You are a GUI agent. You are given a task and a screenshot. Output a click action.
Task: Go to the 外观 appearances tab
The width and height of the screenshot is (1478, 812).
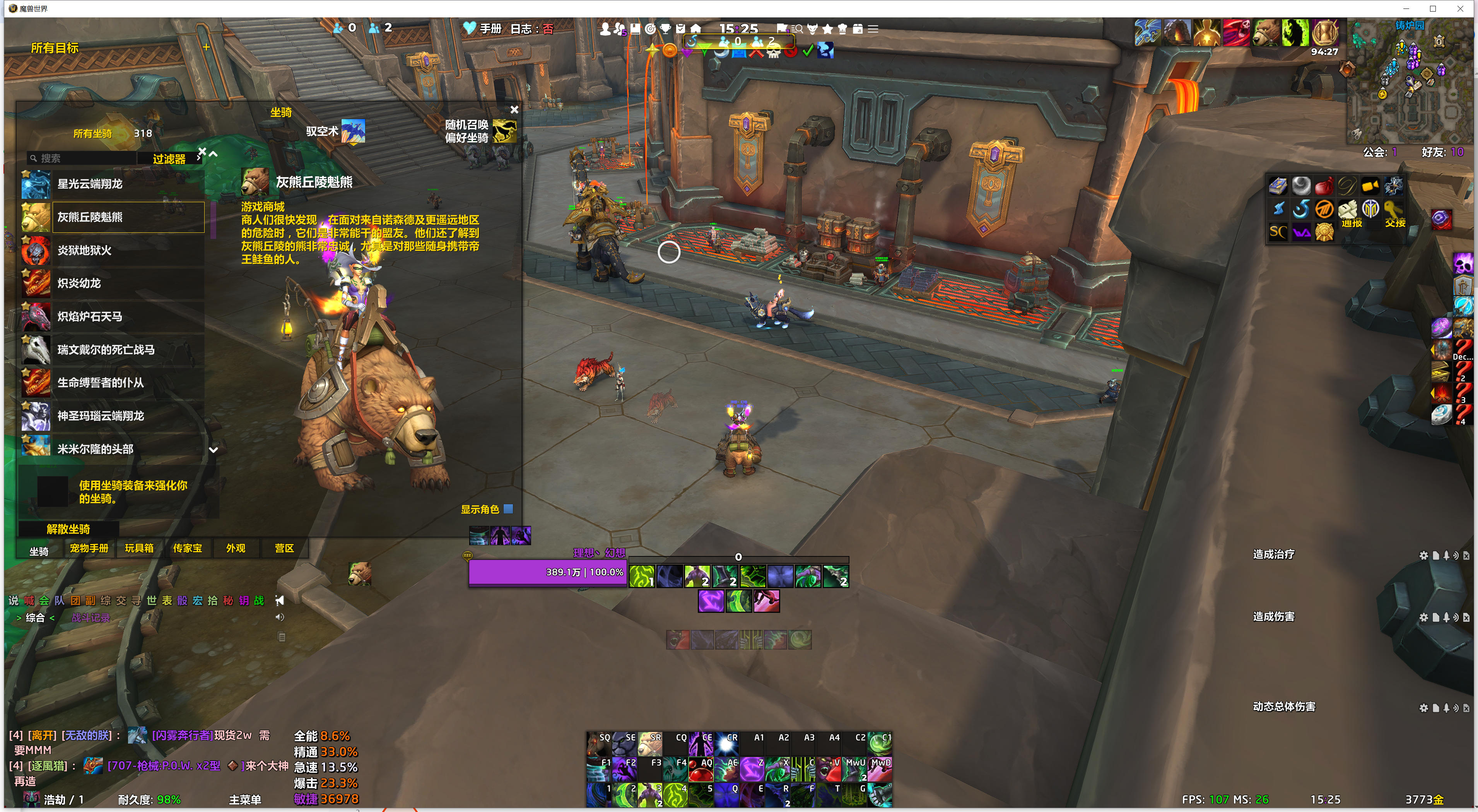[235, 548]
